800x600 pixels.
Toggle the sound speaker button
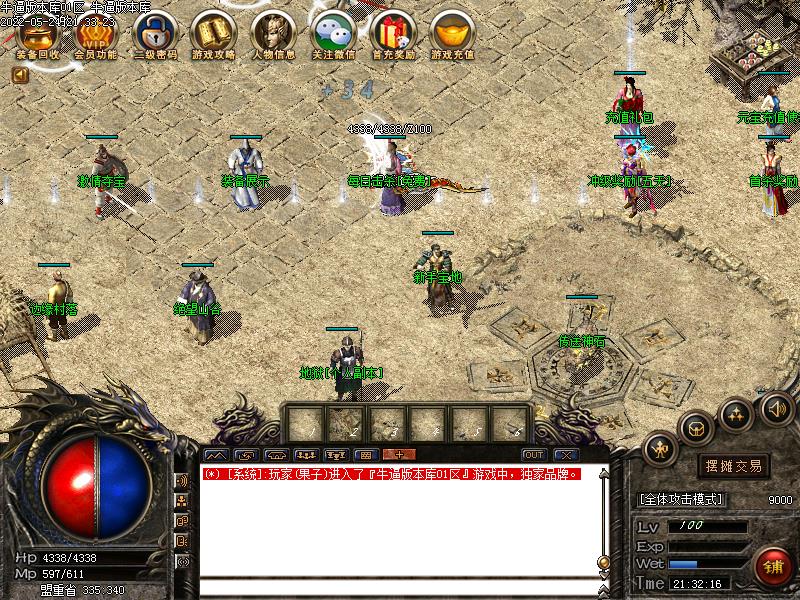776,407
